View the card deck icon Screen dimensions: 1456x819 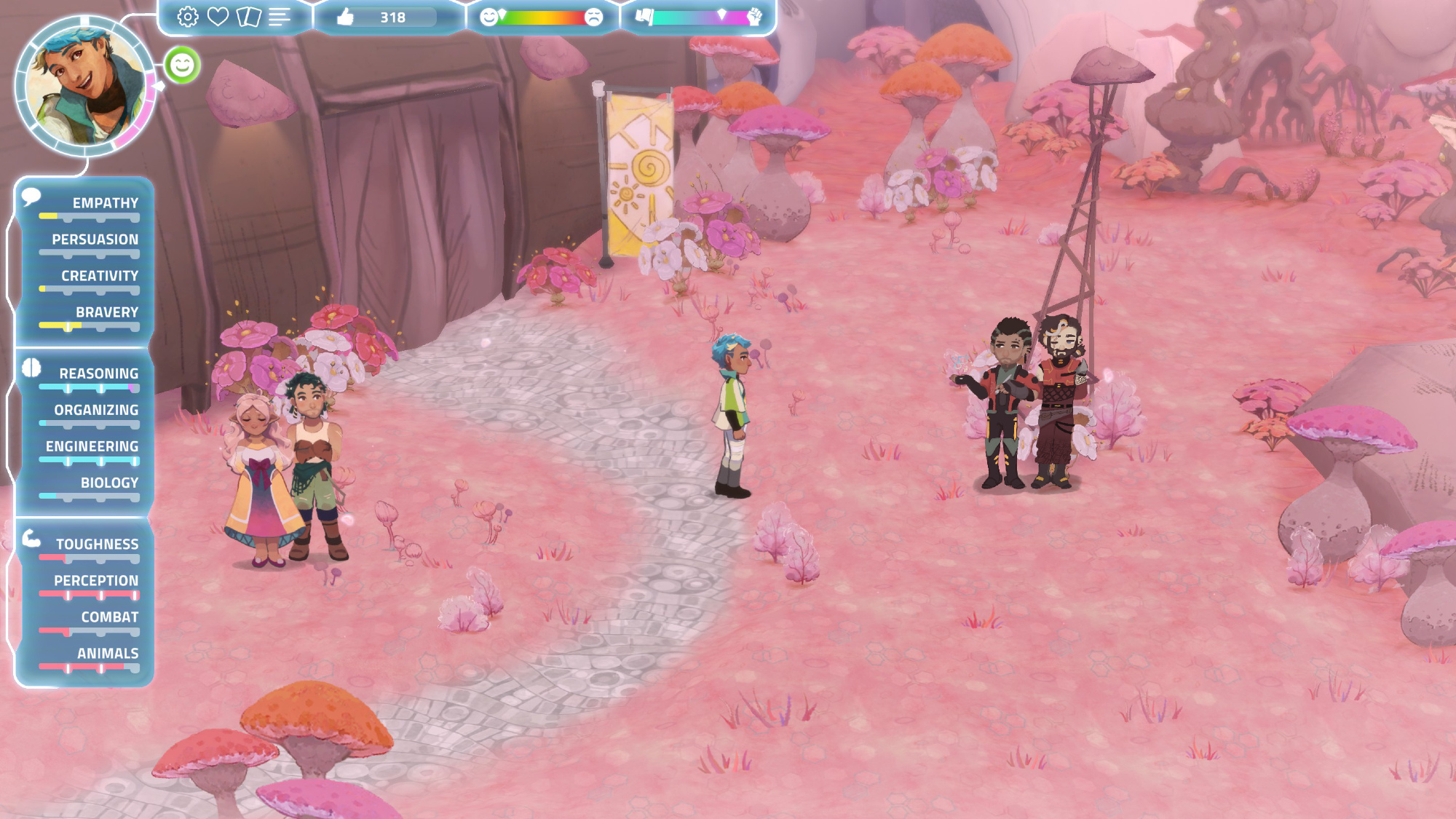click(249, 17)
